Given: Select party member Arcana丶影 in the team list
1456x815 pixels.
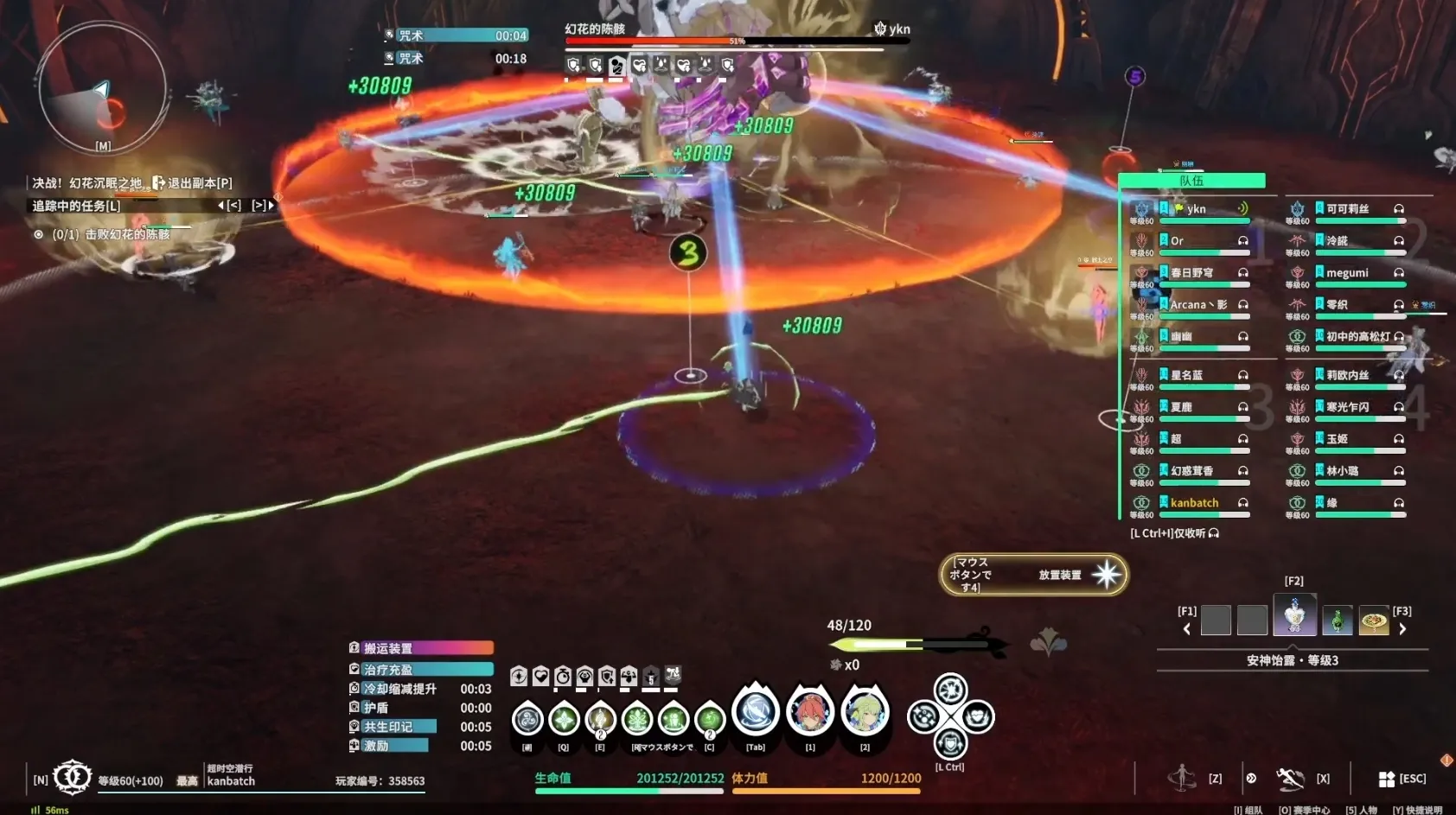Looking at the screenshot, I should 1198,305.
